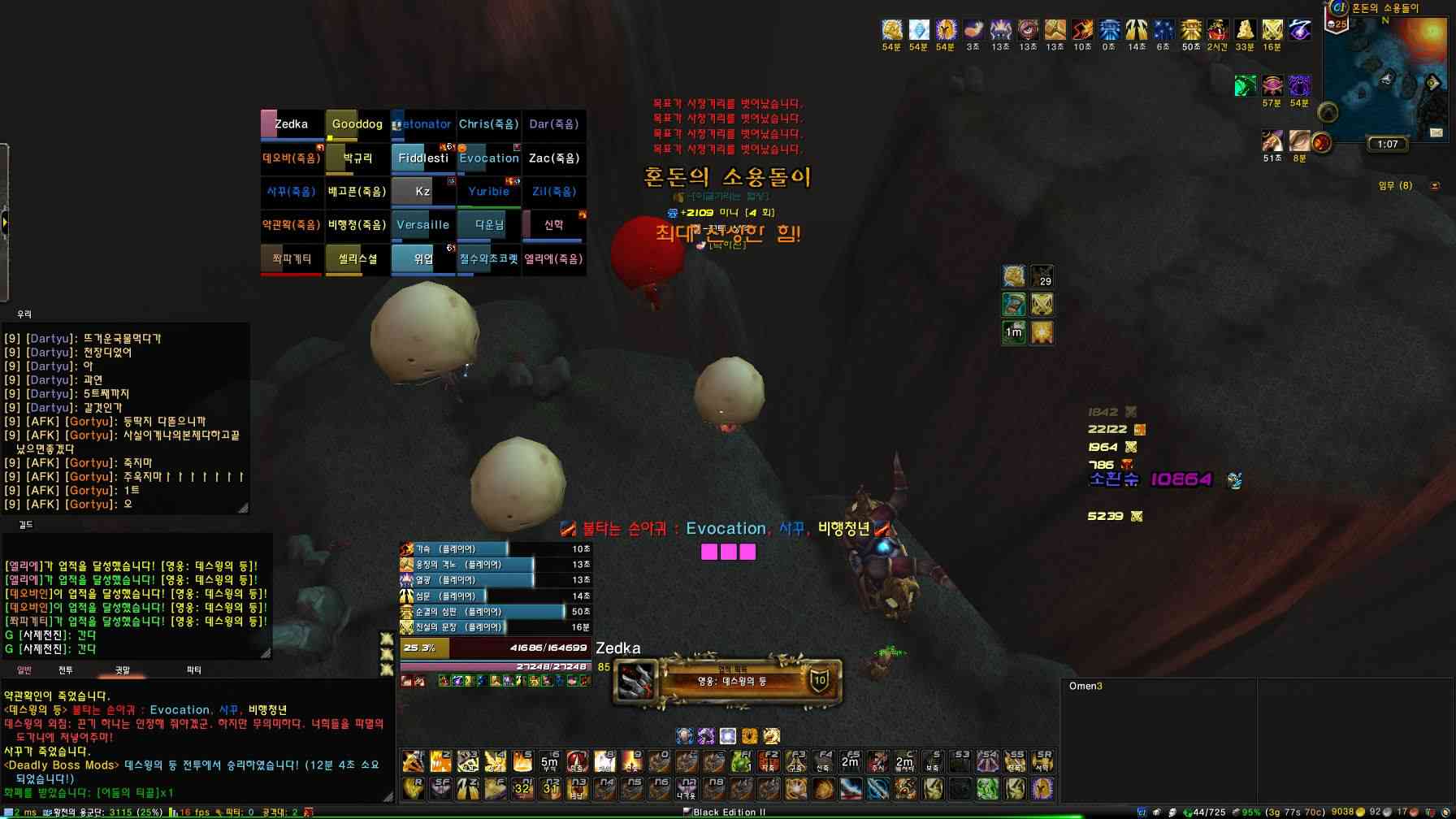Select the Fiddlesti raid frame
The width and height of the screenshot is (1456, 819).
(422, 158)
